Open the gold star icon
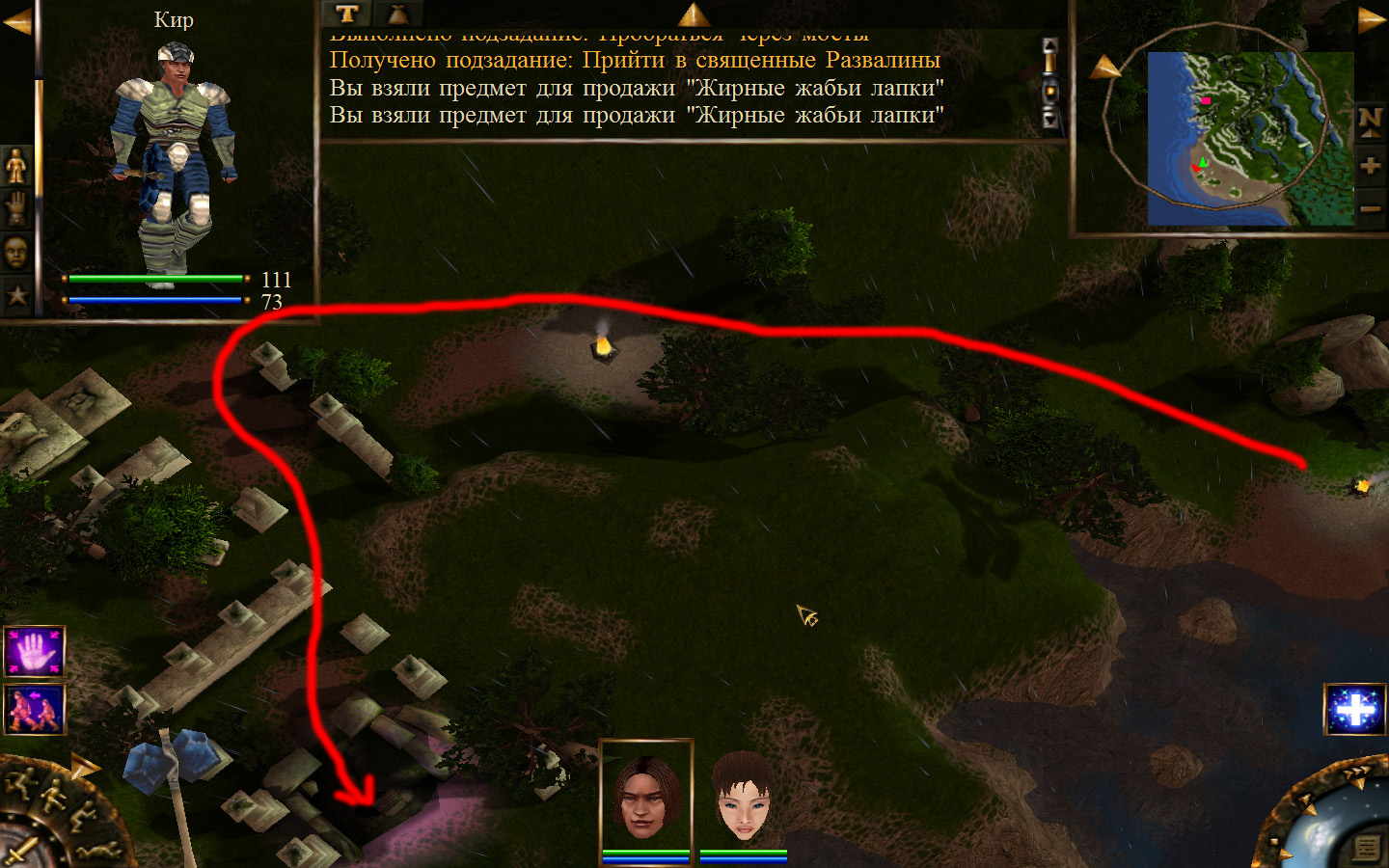The width and height of the screenshot is (1389, 868). pos(16,294)
